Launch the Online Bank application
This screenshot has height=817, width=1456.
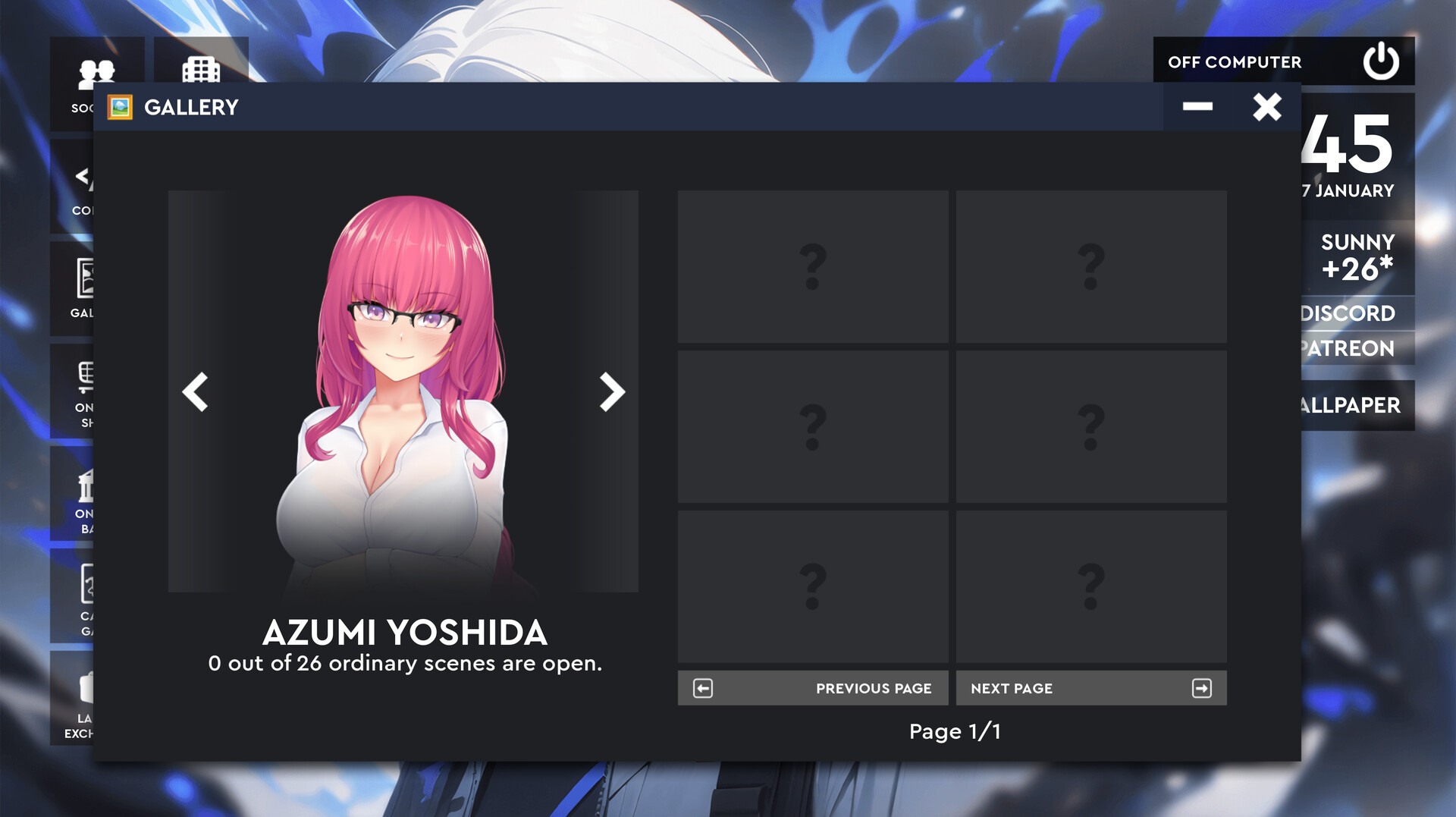tap(86, 485)
